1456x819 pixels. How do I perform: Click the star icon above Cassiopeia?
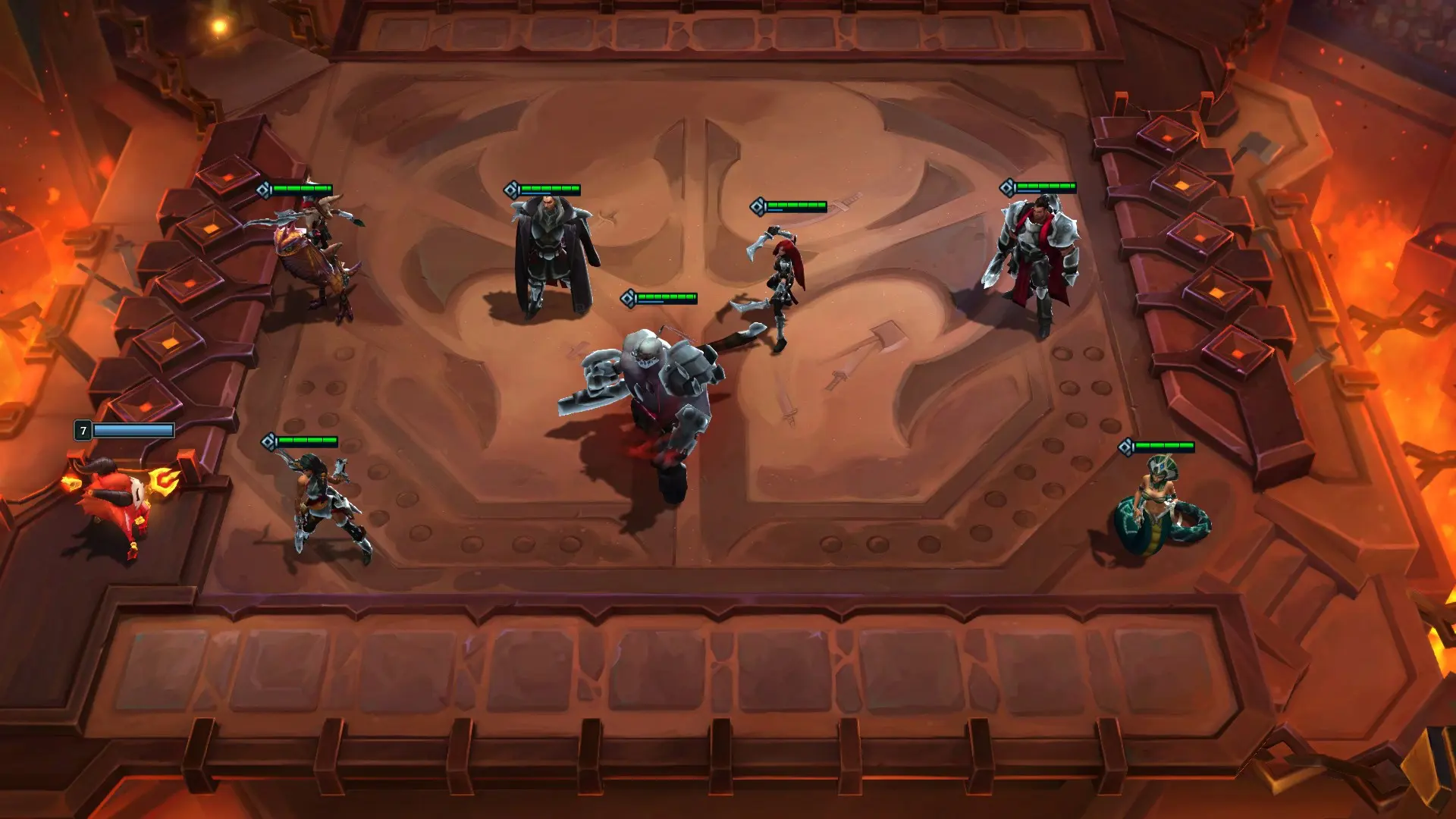coord(1126,447)
